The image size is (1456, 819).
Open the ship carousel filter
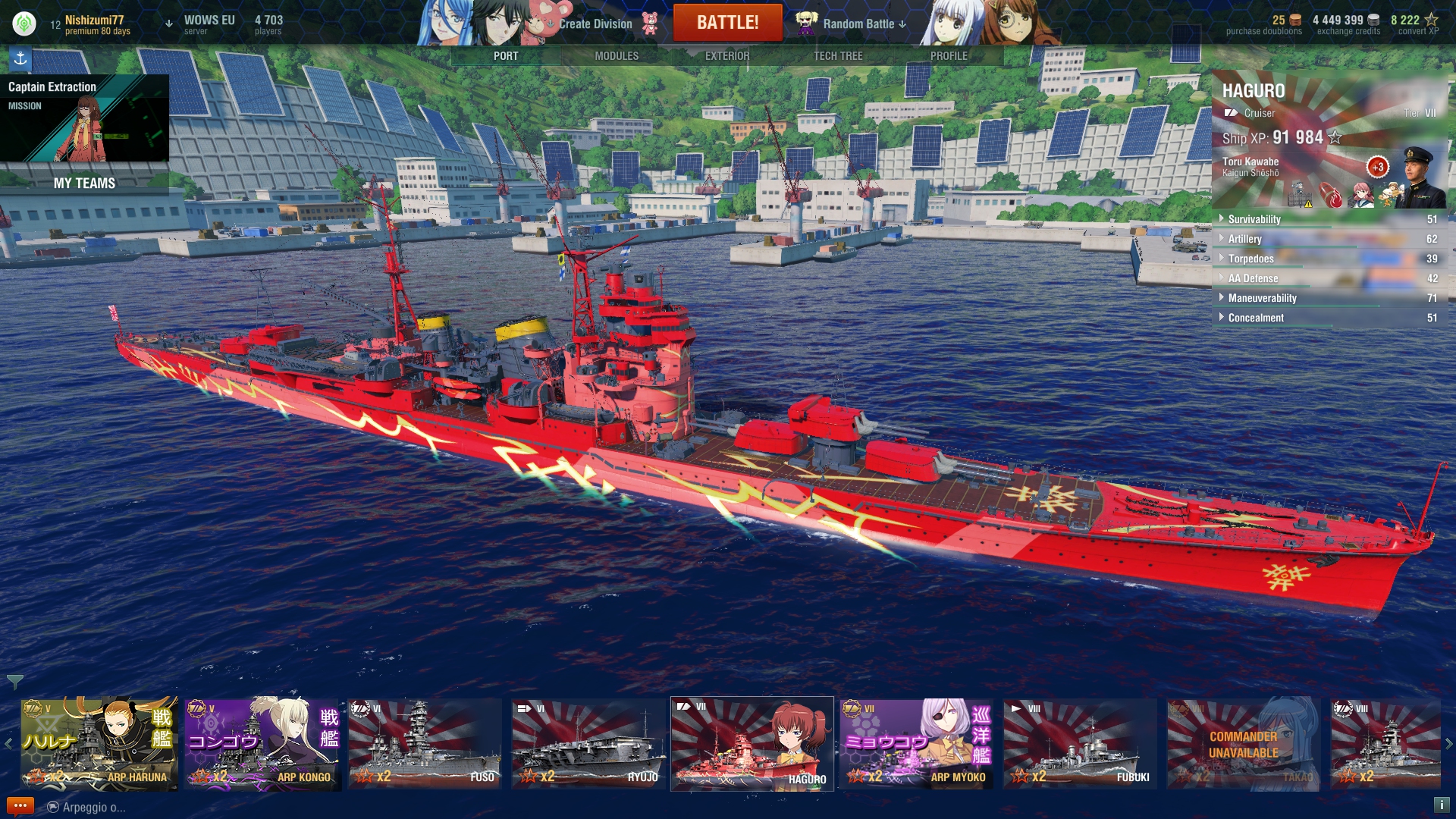coord(14,682)
